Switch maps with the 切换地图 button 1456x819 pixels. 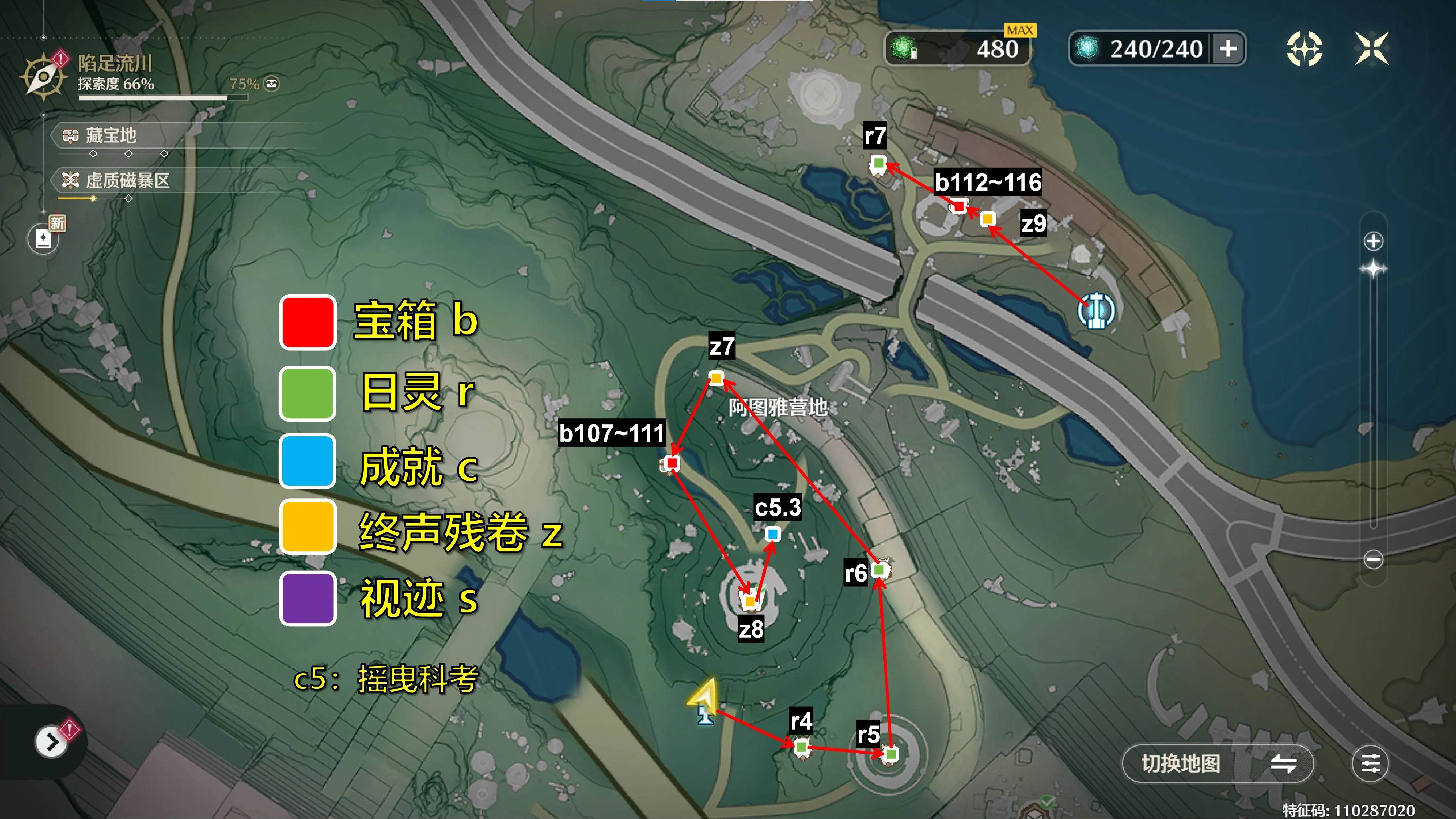[x=1217, y=764]
